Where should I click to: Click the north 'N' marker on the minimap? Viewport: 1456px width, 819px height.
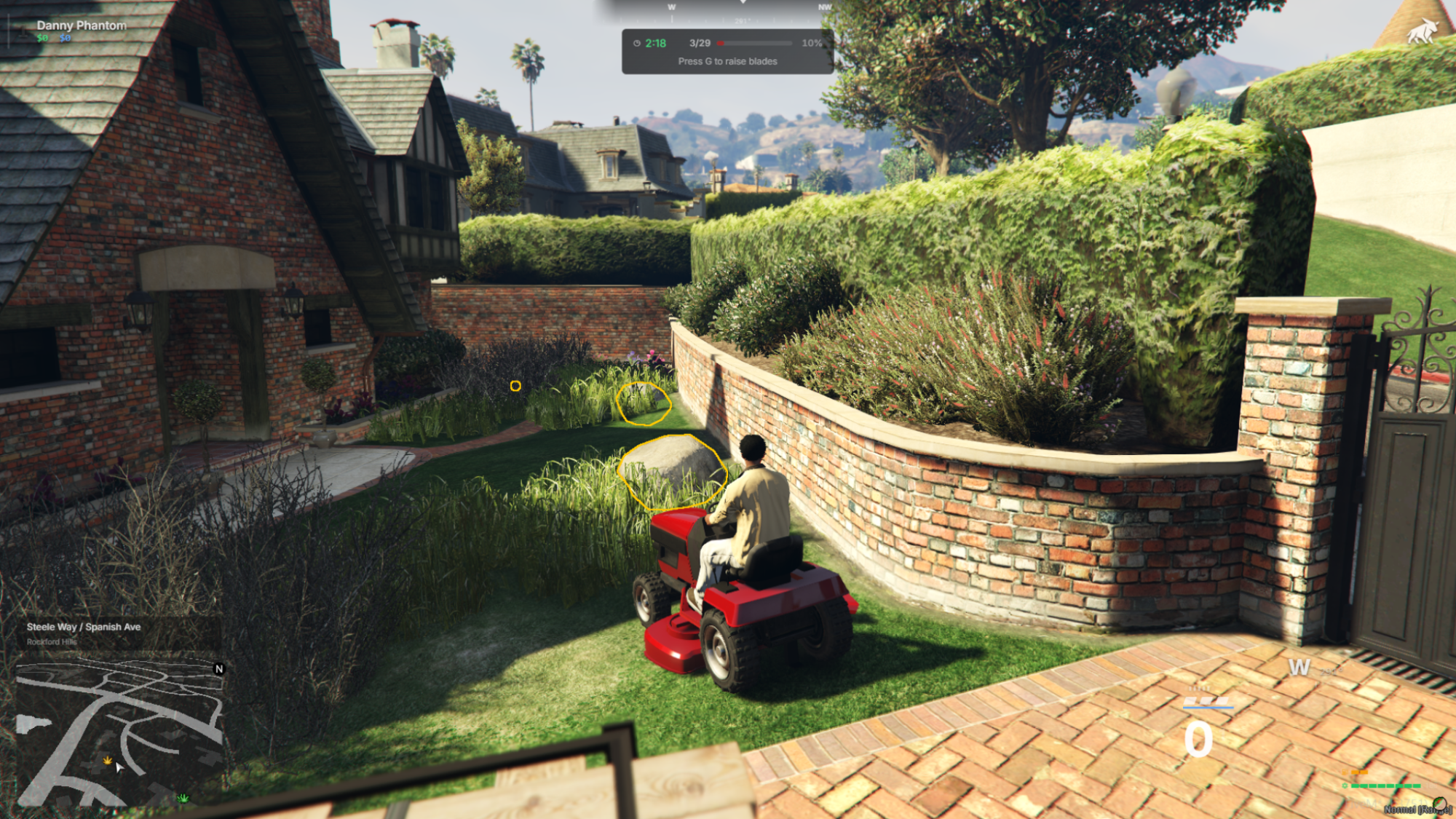219,669
